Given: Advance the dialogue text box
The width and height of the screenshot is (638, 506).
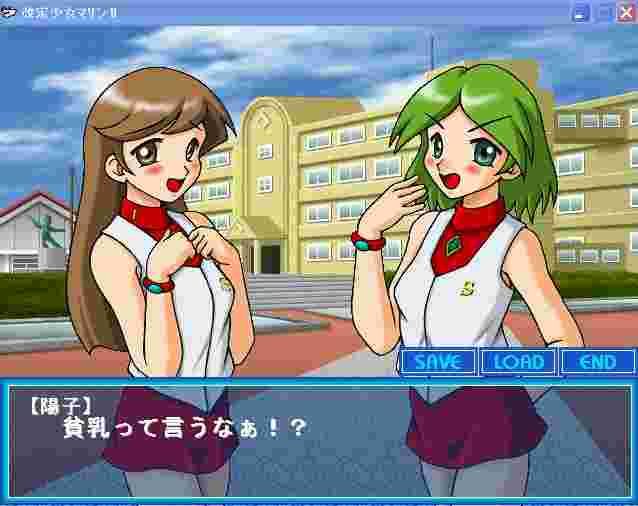Looking at the screenshot, I should tap(318, 439).
